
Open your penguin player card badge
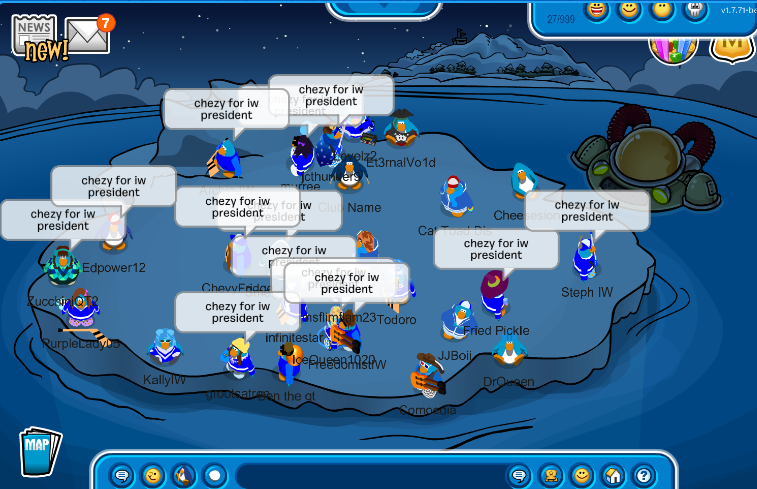click(x=550, y=475)
